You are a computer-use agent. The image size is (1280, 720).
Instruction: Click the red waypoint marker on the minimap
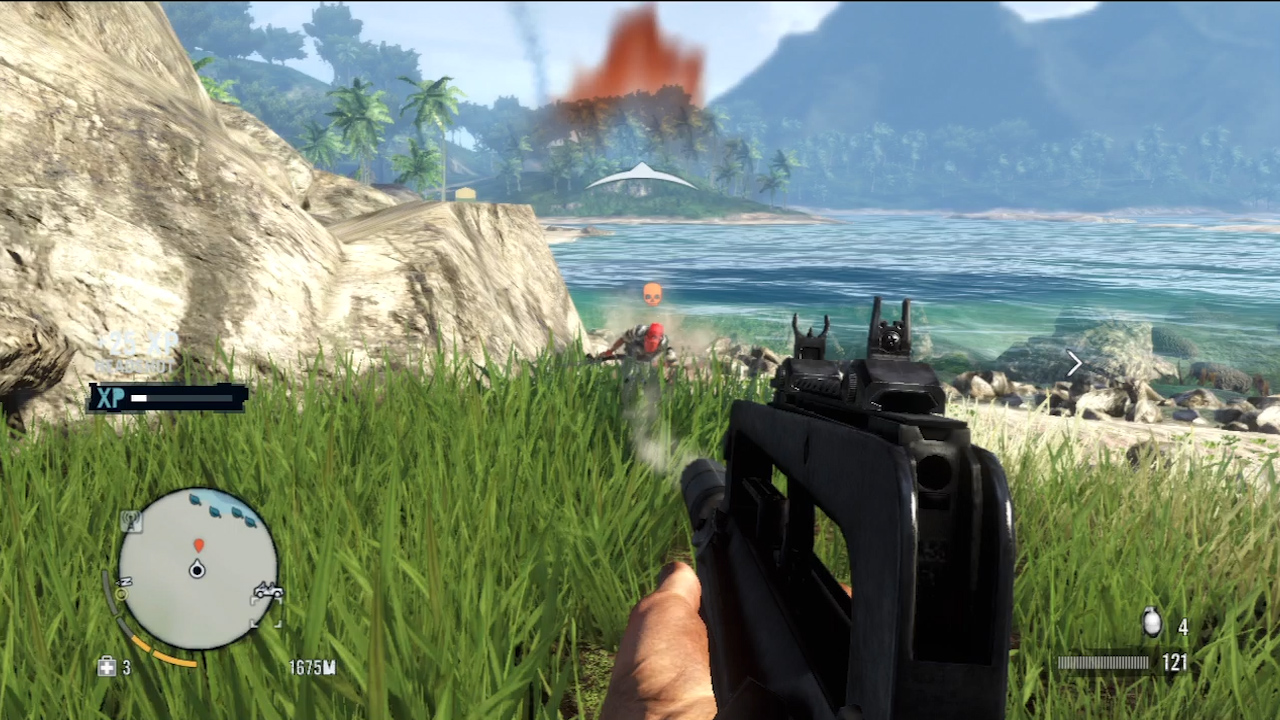click(x=200, y=545)
